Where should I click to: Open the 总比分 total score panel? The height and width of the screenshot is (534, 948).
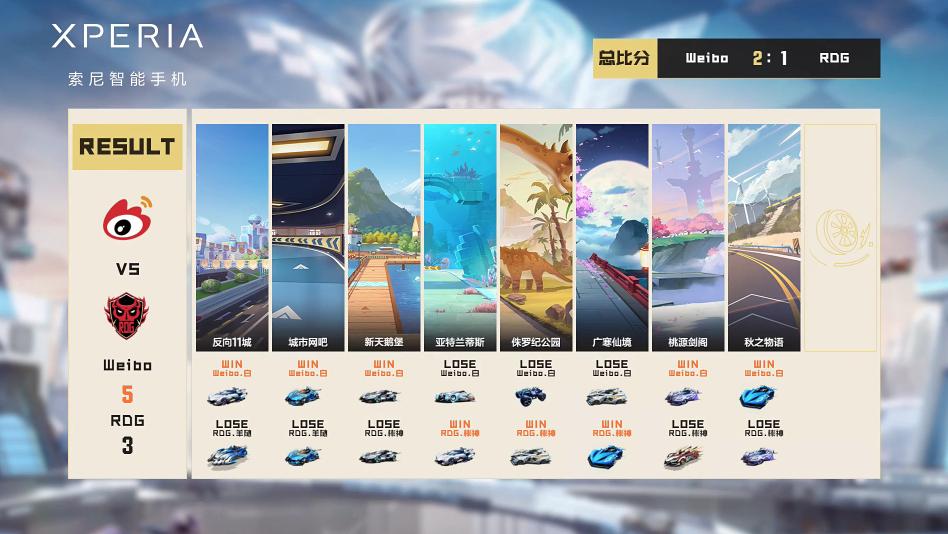point(736,58)
